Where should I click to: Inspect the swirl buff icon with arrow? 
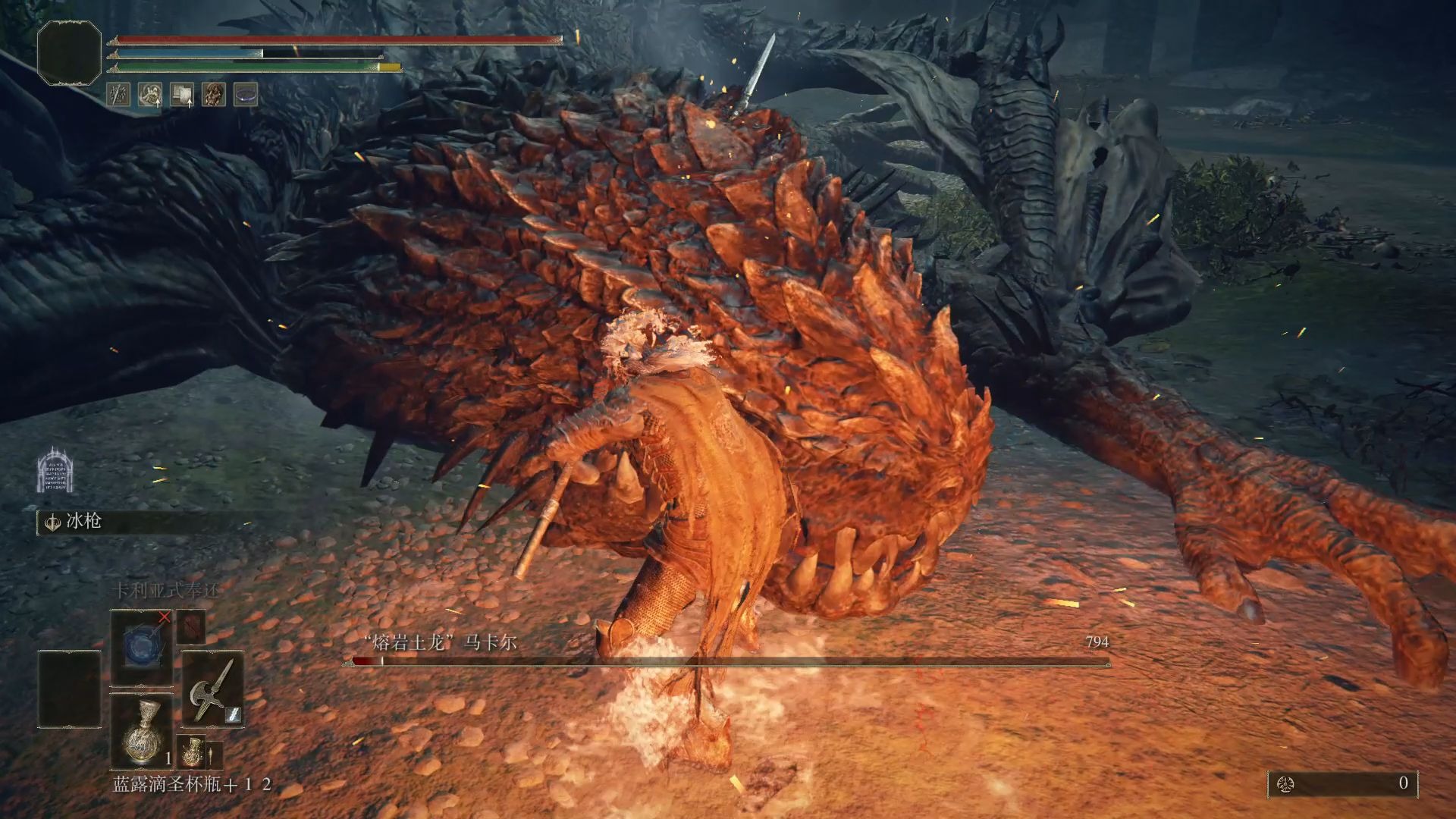(x=150, y=95)
